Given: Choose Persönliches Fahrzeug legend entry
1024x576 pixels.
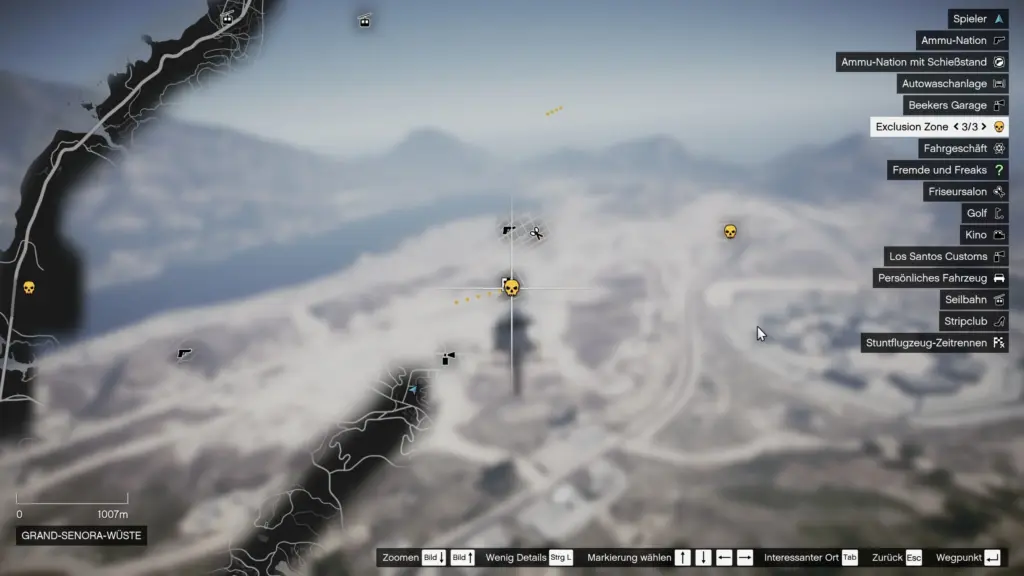Looking at the screenshot, I should (940, 278).
